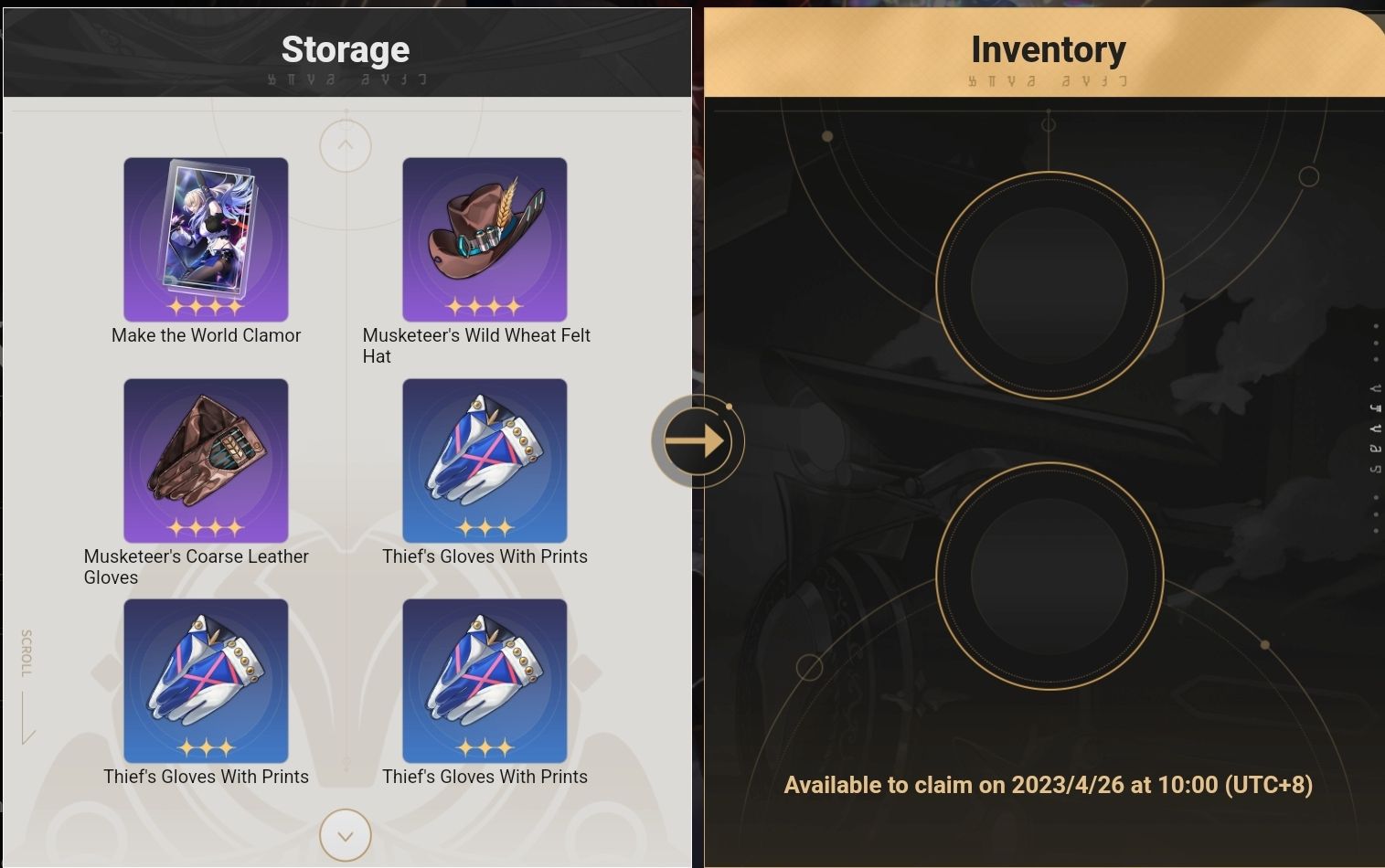Click the claim availability date text
This screenshot has height=868, width=1385.
point(1047,785)
